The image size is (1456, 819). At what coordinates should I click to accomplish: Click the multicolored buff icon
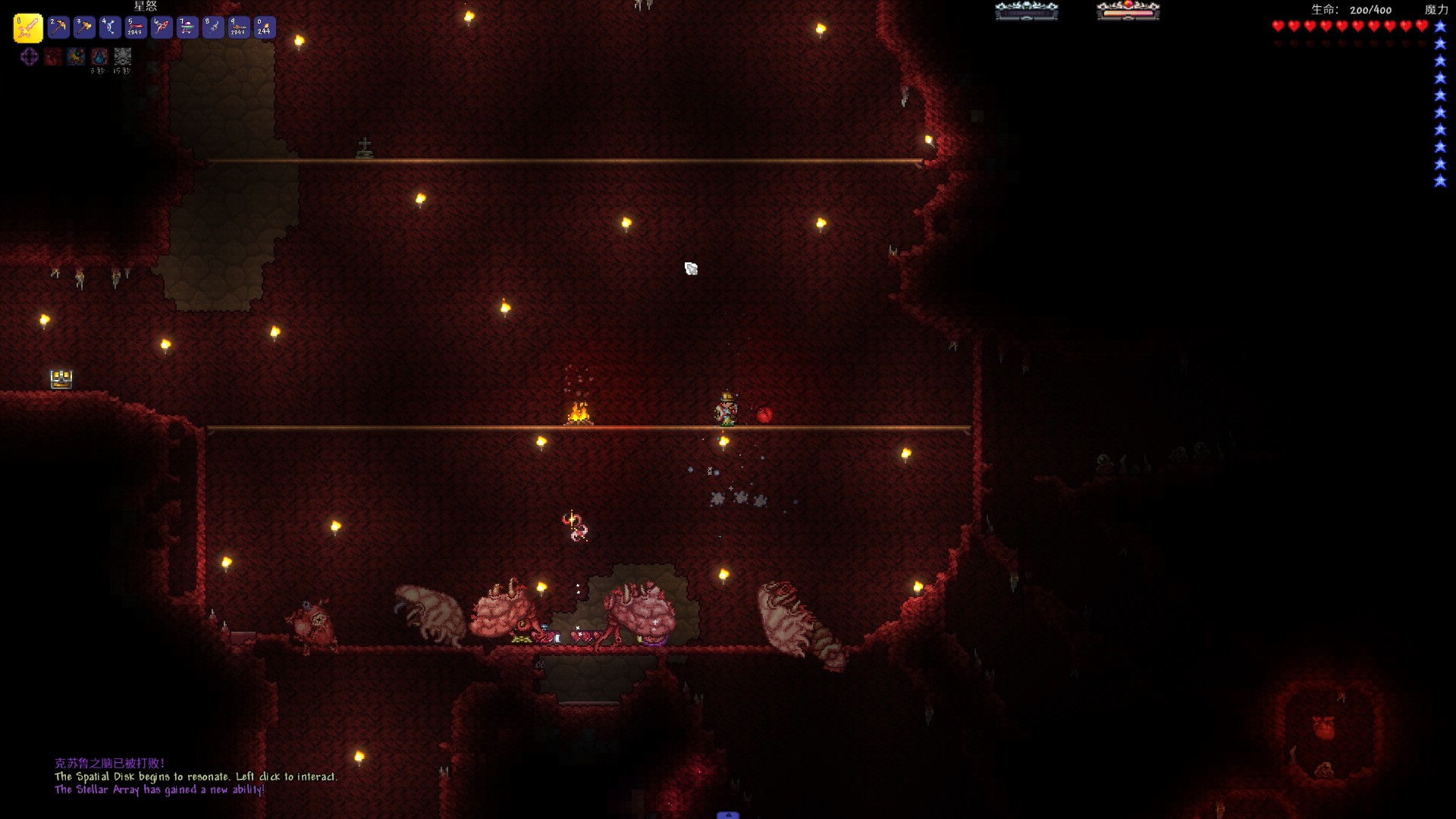(76, 57)
